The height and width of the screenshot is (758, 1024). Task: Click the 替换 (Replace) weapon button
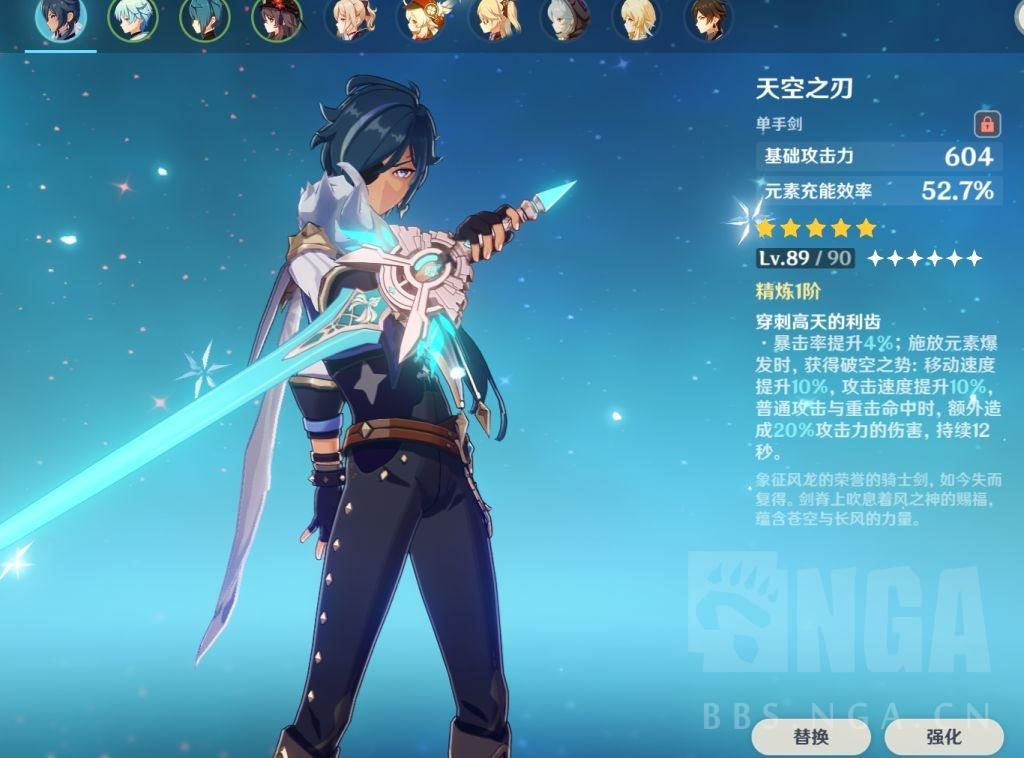tap(811, 737)
